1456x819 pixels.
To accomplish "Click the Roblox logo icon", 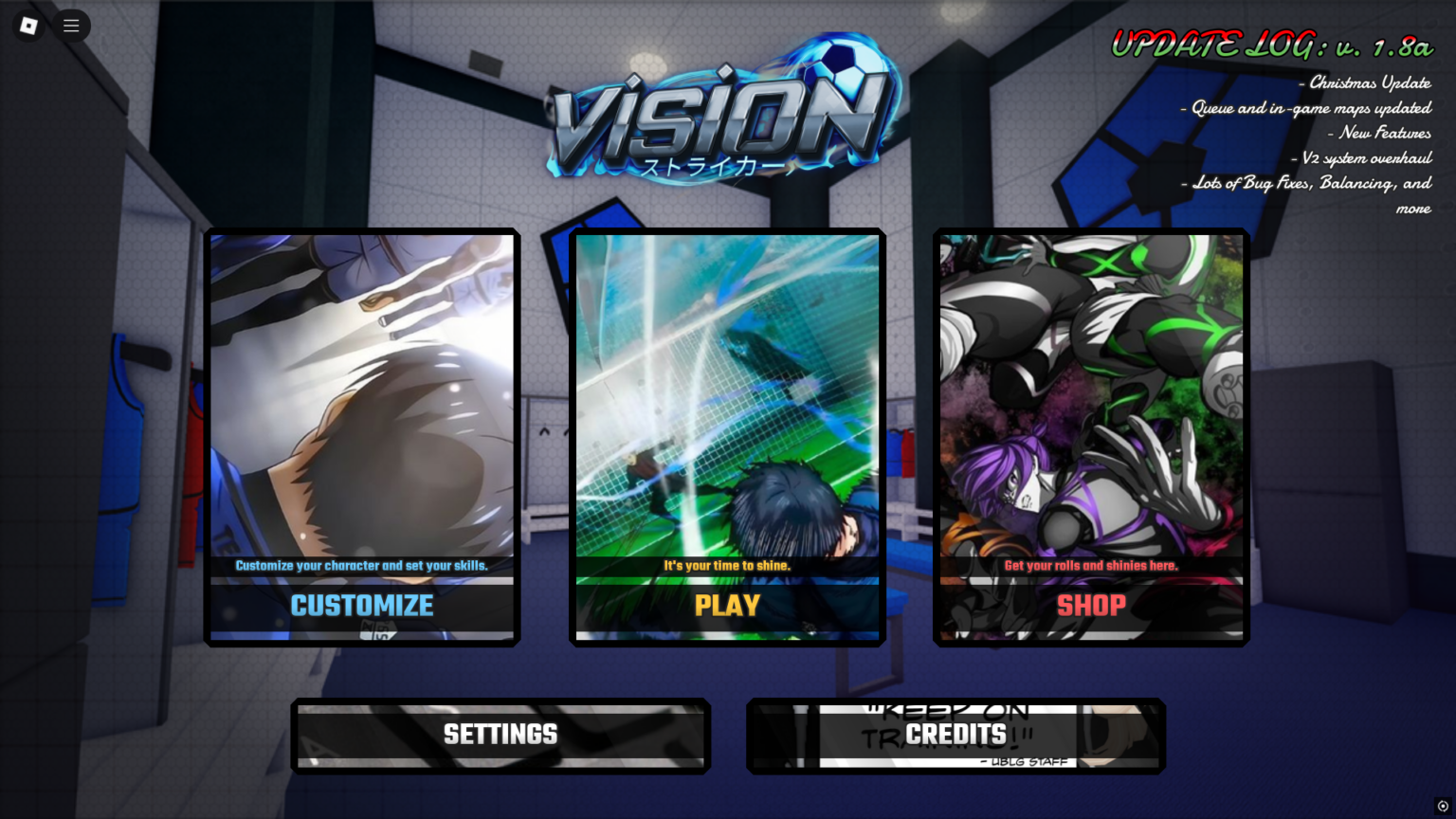I will pyautogui.click(x=27, y=26).
